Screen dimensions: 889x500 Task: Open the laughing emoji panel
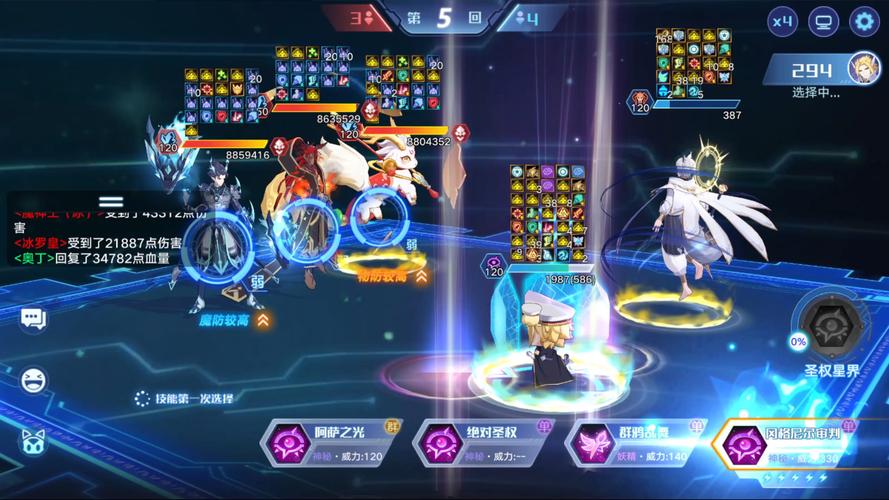(33, 380)
